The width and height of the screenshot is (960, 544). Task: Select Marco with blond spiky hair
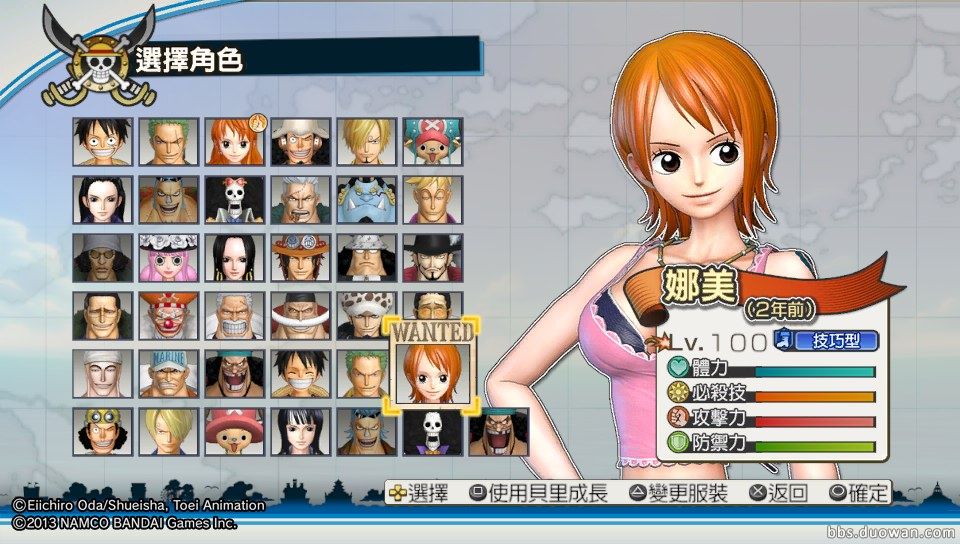[x=431, y=200]
